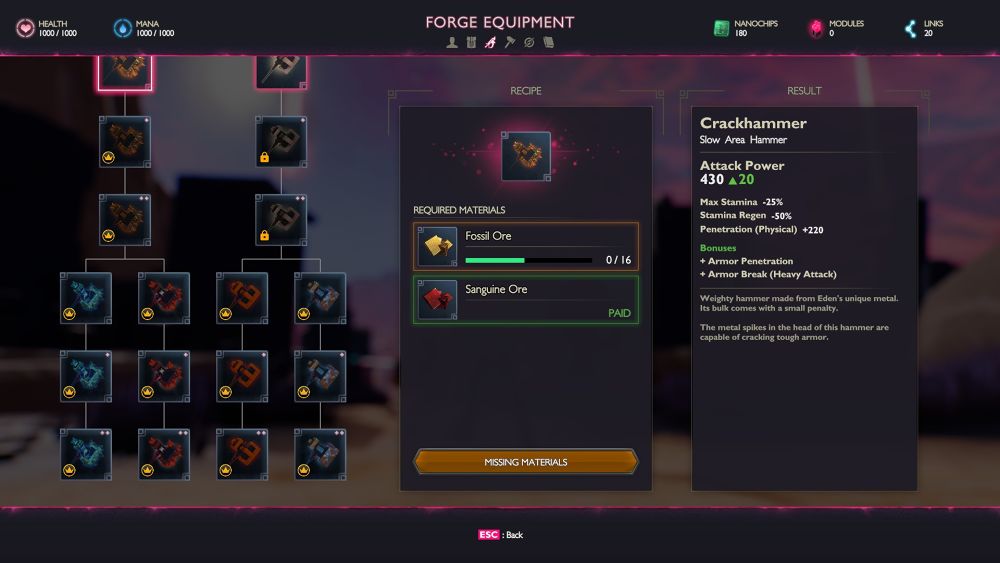1000x563 pixels.
Task: Click the Missing Materials forge button
Action: (525, 462)
